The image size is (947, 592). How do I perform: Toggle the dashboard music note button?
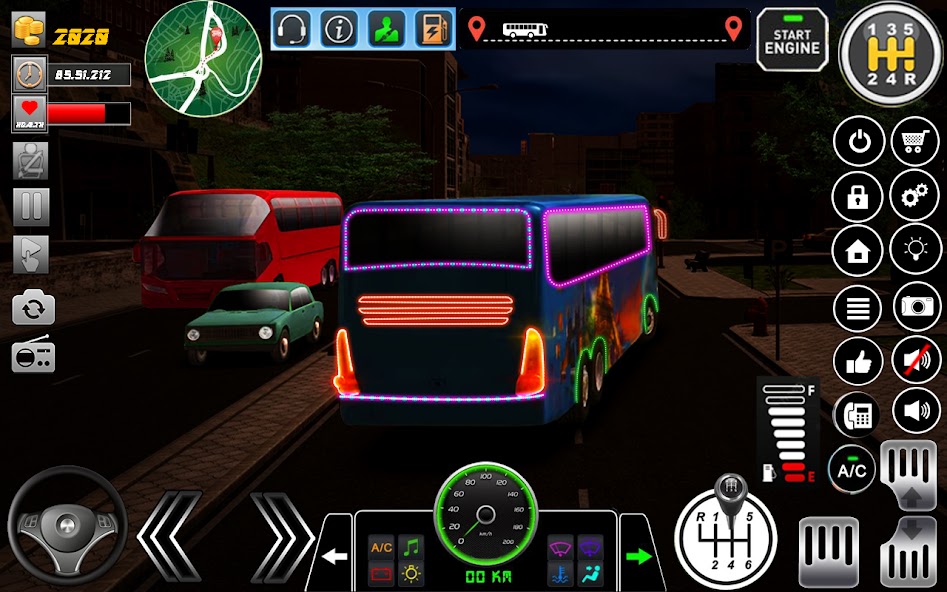coord(410,547)
